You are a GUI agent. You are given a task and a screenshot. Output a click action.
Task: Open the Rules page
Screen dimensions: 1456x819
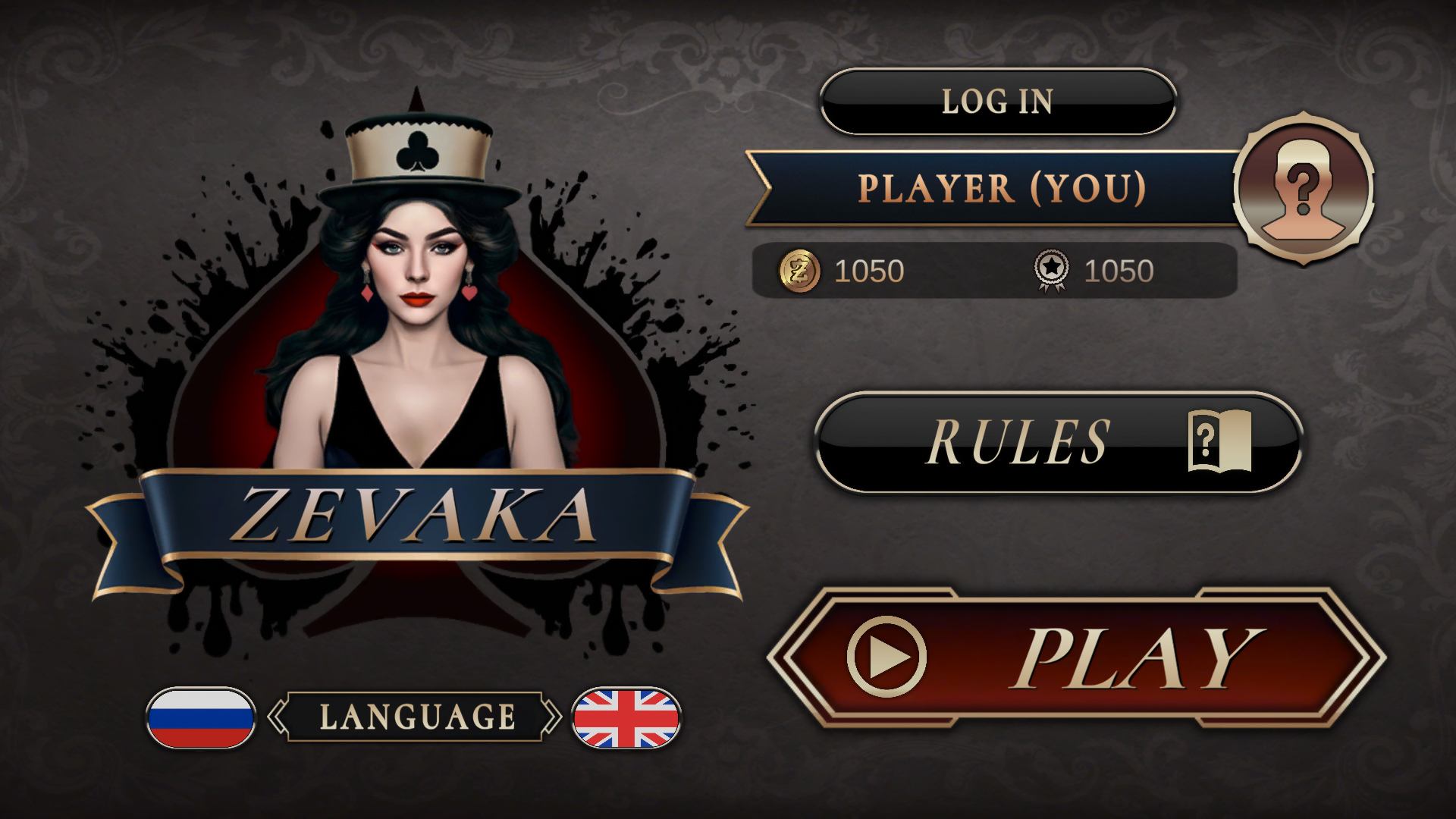click(x=1058, y=442)
